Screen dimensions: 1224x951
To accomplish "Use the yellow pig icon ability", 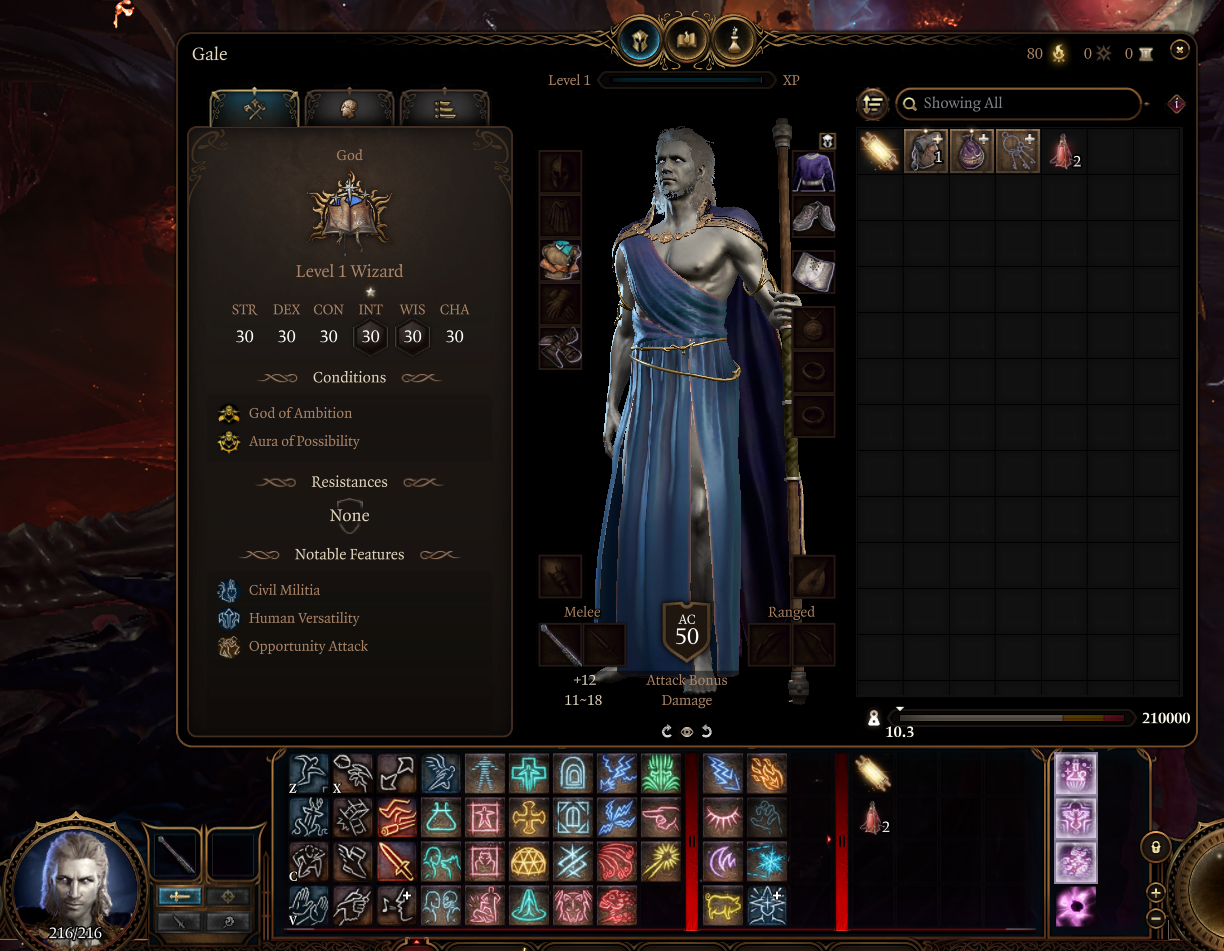I will pyautogui.click(x=723, y=905).
